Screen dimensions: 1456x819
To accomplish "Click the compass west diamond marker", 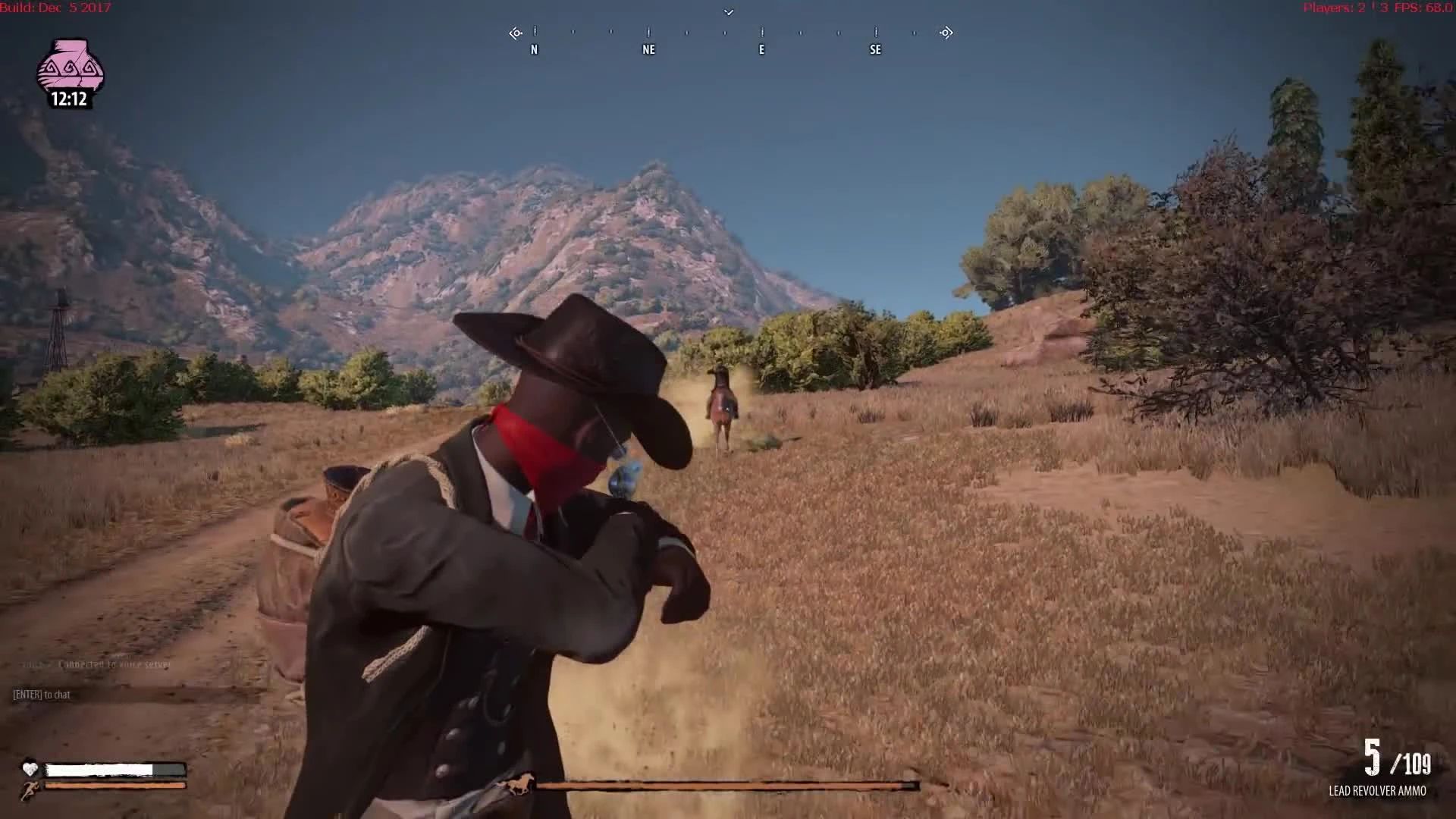I will point(515,33).
